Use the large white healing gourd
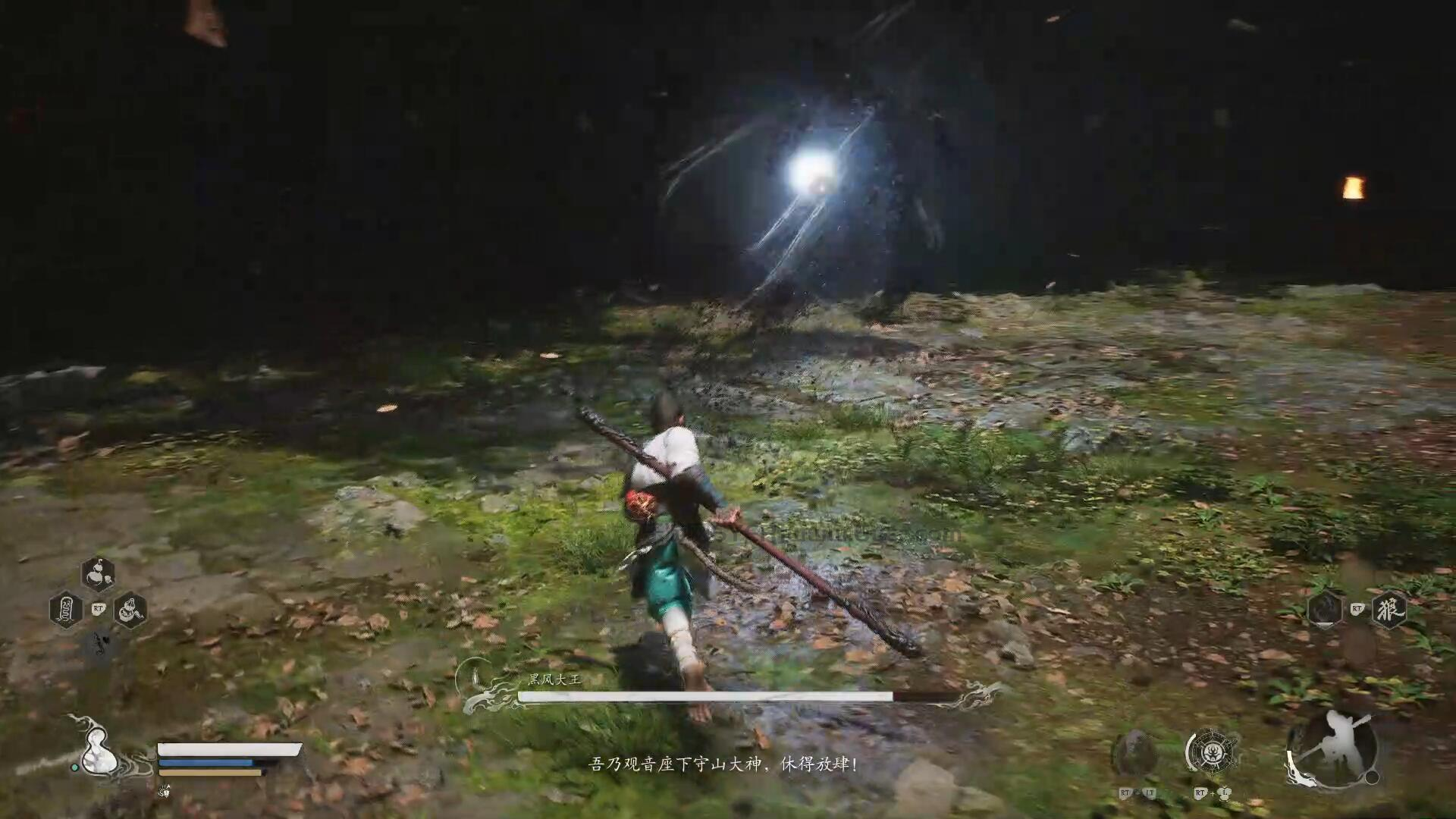 point(98,753)
